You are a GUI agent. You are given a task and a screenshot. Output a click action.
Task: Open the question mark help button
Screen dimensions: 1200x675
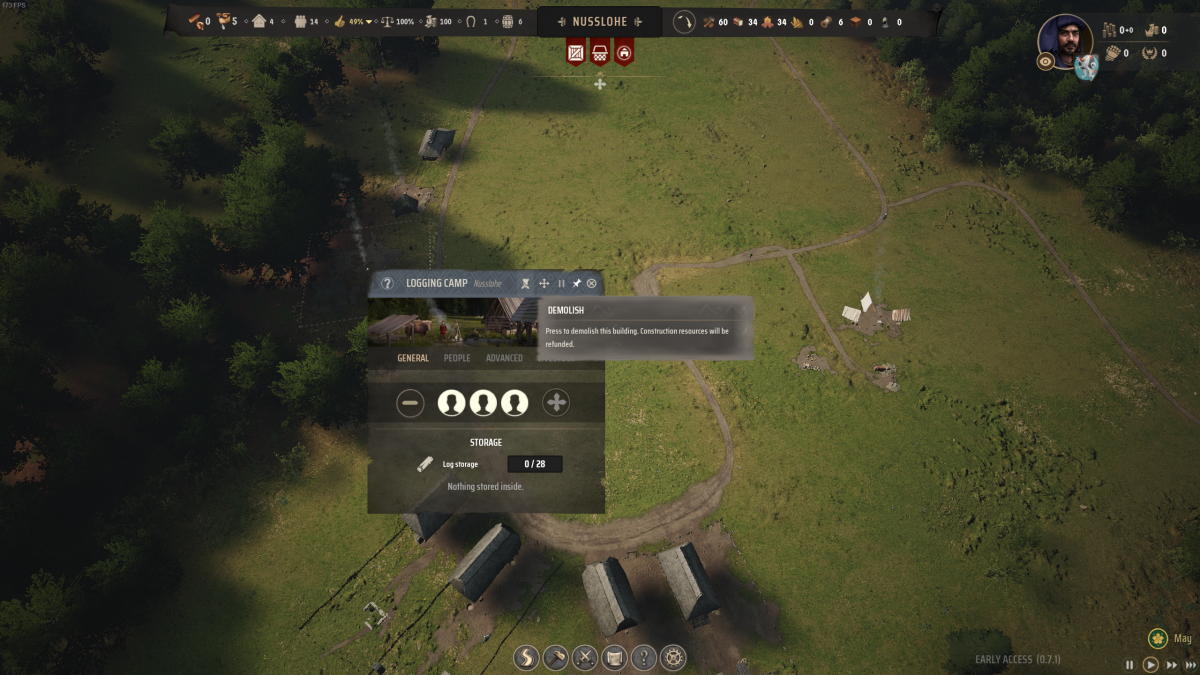[644, 657]
